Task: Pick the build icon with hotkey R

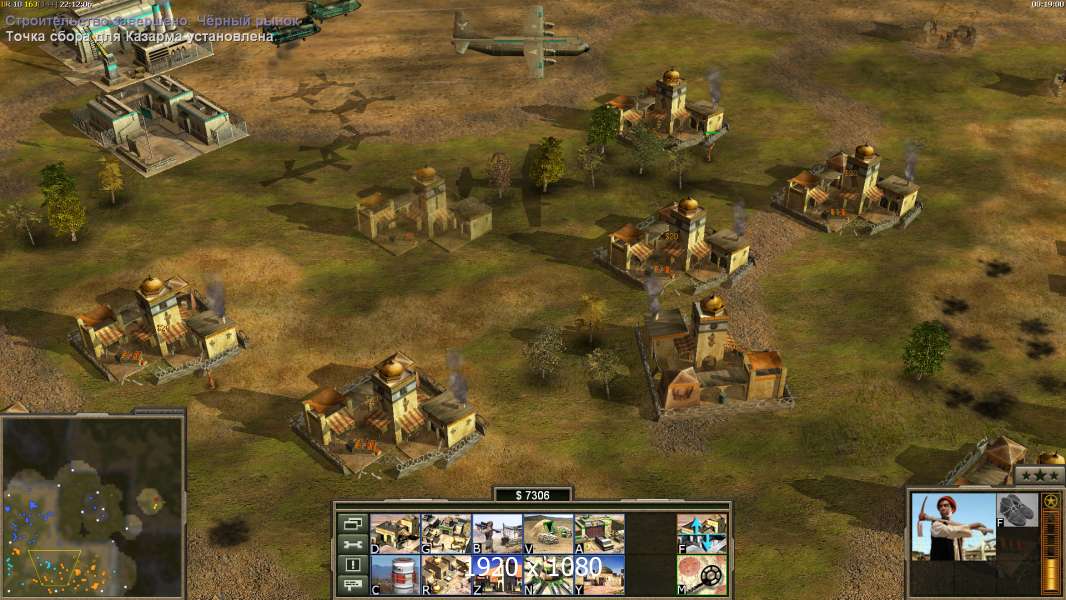Action: coord(446,574)
